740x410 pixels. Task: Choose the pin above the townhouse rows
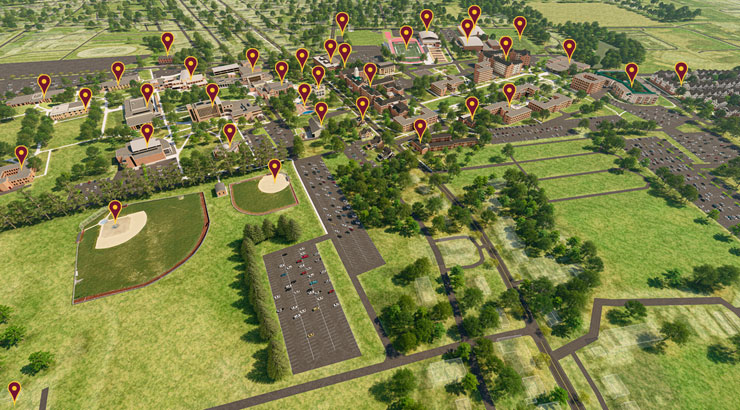681,71
